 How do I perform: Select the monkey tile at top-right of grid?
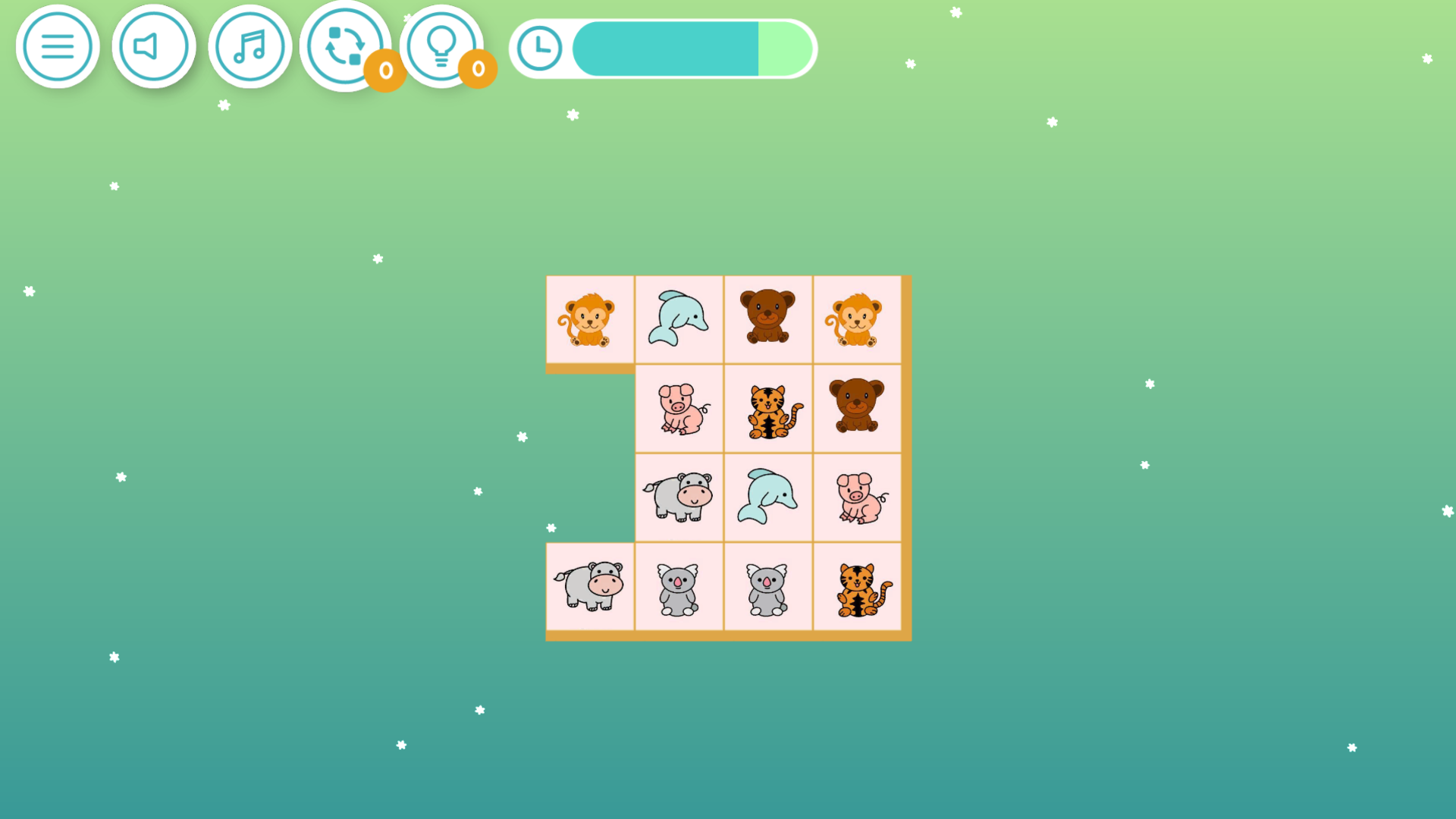(857, 318)
